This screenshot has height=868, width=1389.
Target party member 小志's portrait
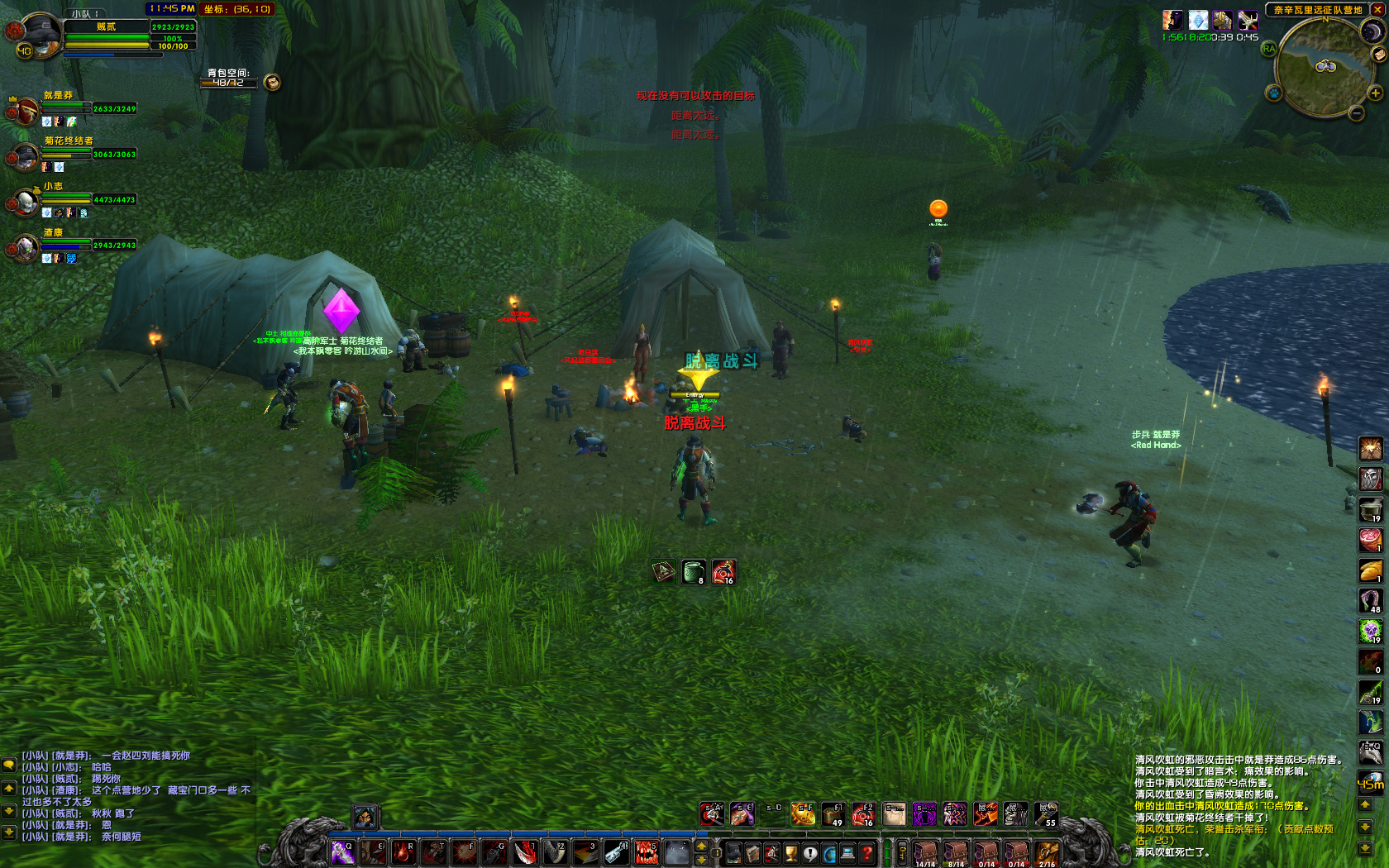pyautogui.click(x=25, y=201)
